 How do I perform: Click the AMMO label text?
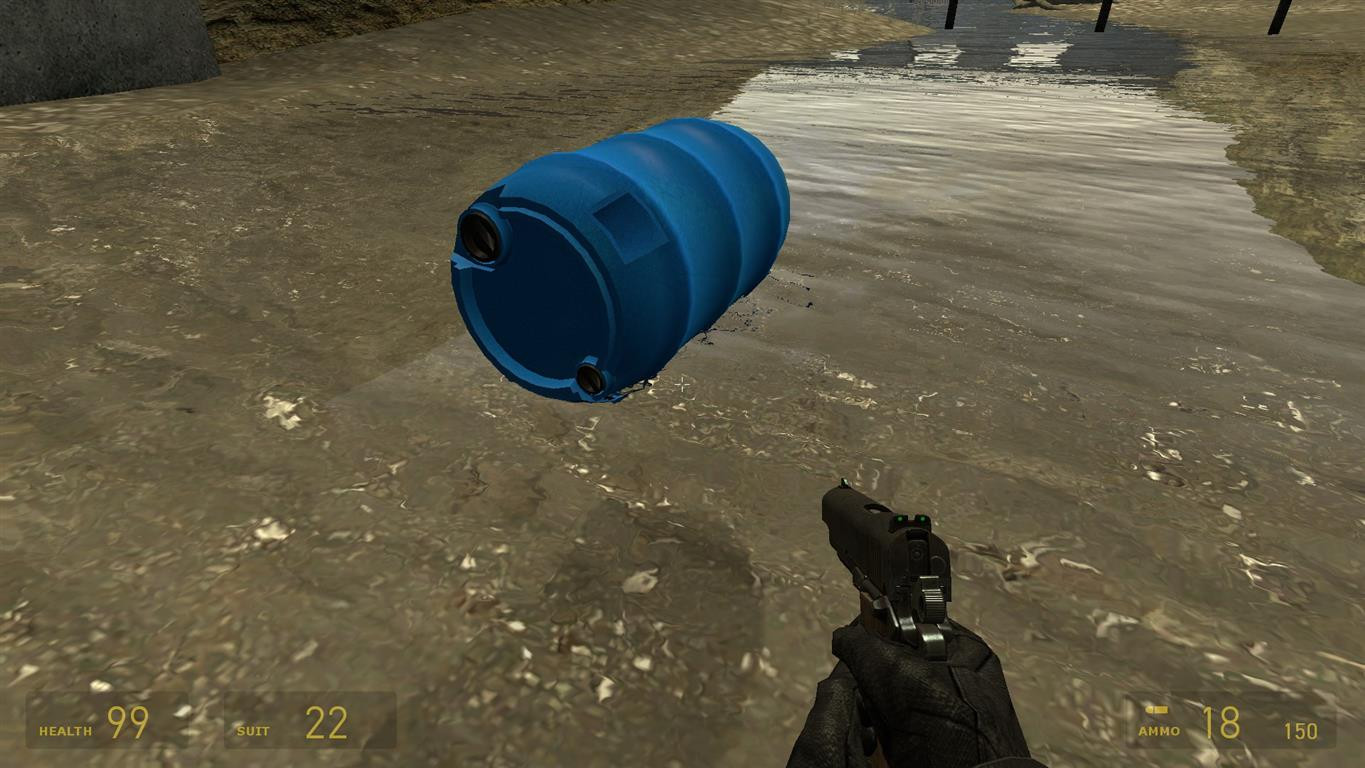[1160, 730]
